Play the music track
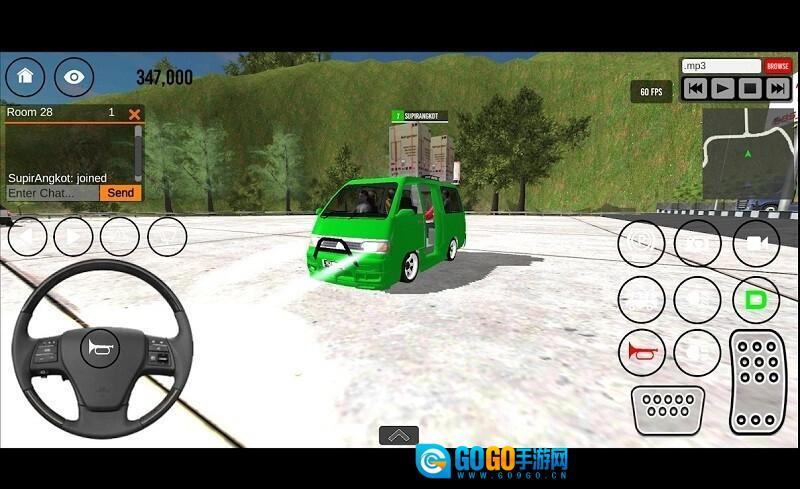 click(x=722, y=88)
